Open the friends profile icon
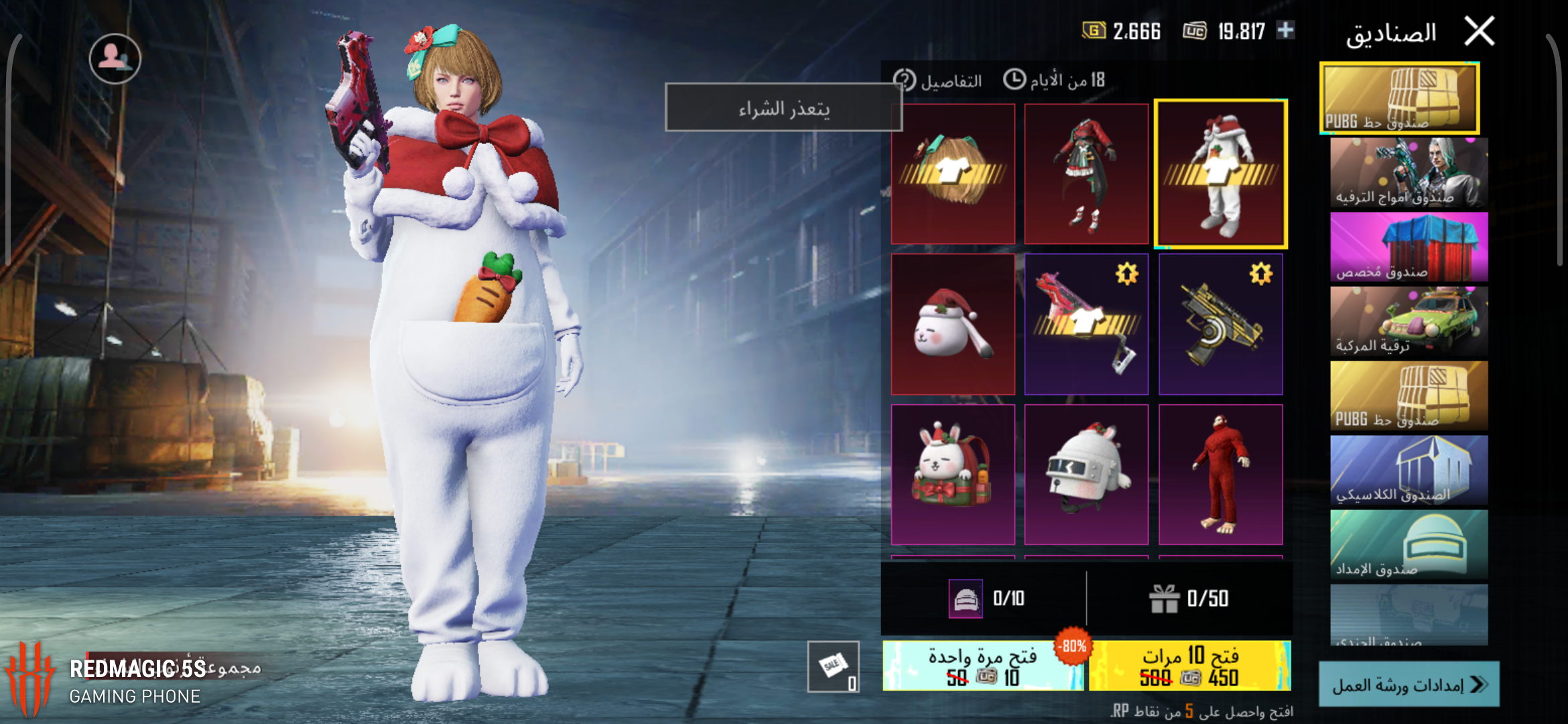This screenshot has height=724, width=1568. tap(115, 59)
